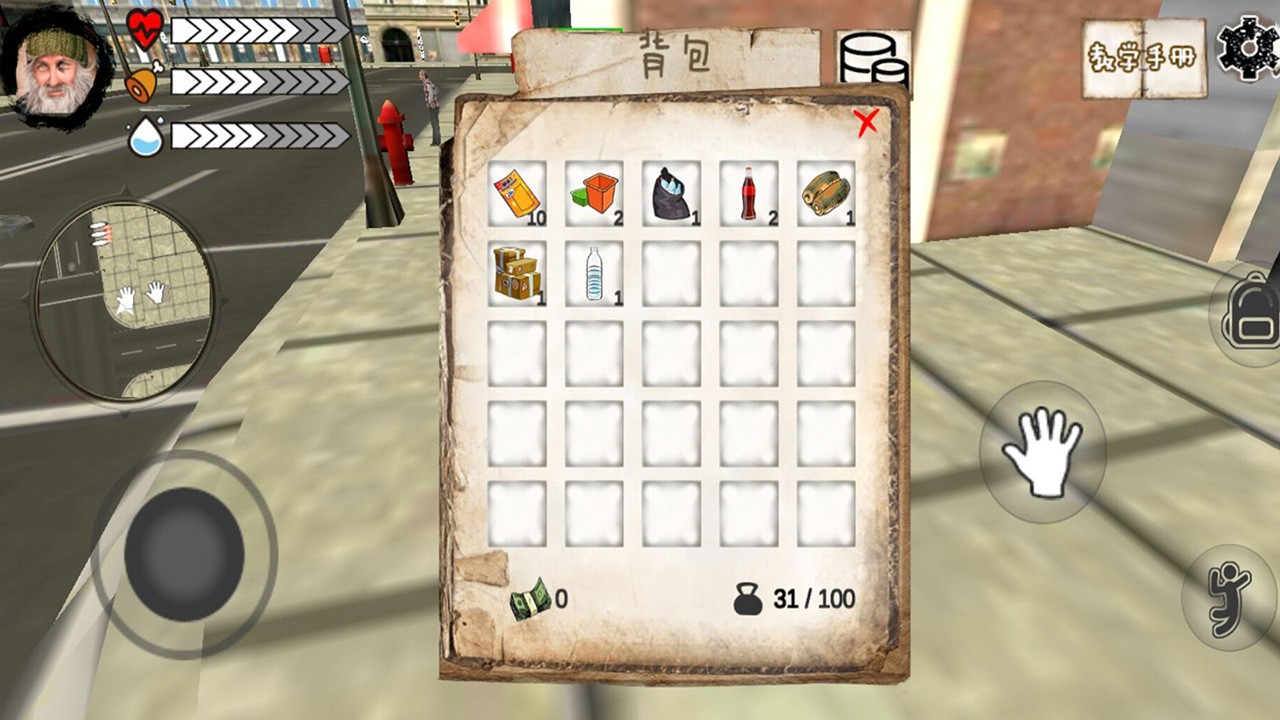Select the recycling bins item stack
Screen dimensions: 1280x720
pos(594,192)
